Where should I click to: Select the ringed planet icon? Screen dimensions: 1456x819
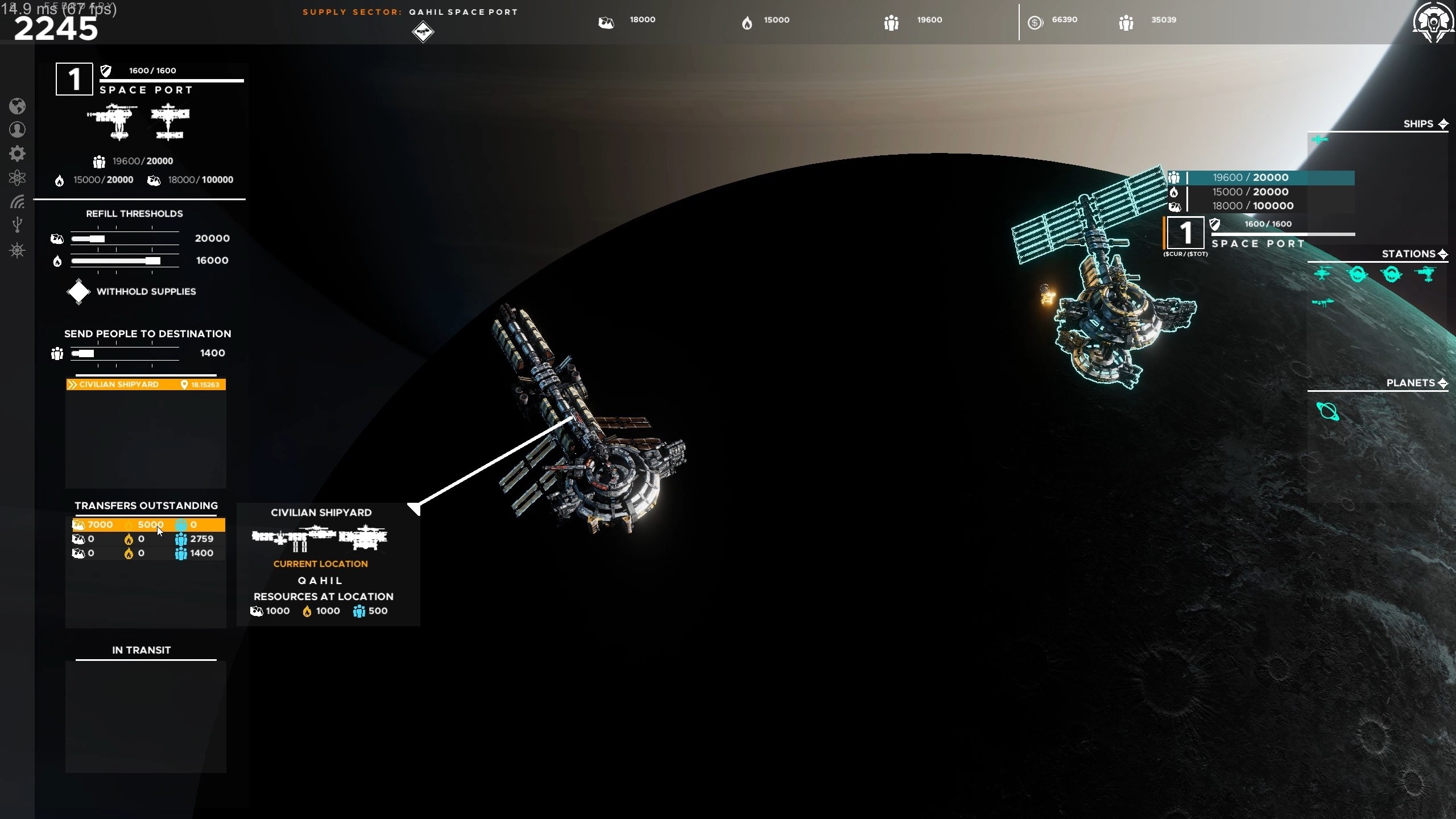(x=1328, y=411)
